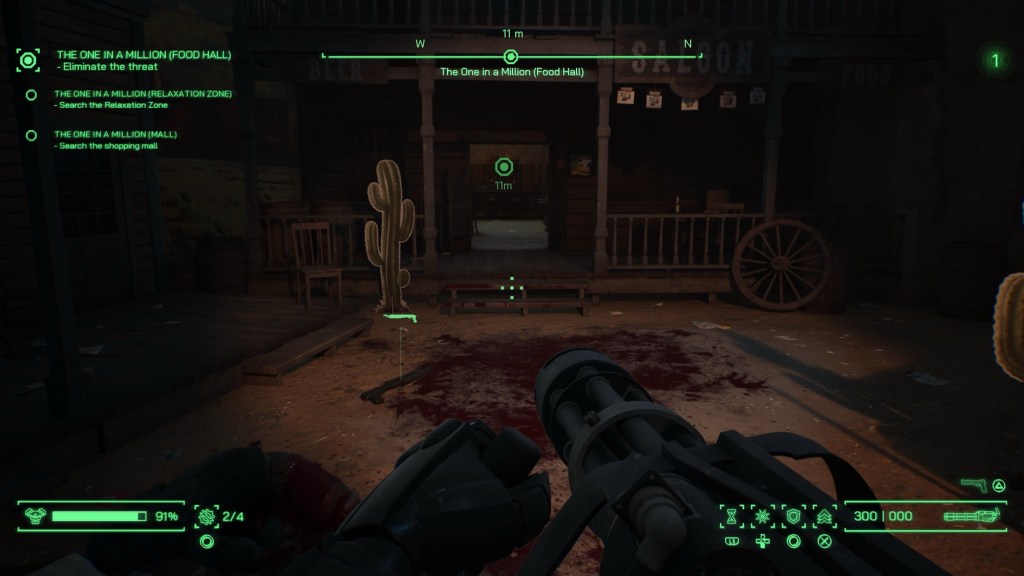Click the objective marker on the compass bar
The height and width of the screenshot is (576, 1024).
pos(511,57)
